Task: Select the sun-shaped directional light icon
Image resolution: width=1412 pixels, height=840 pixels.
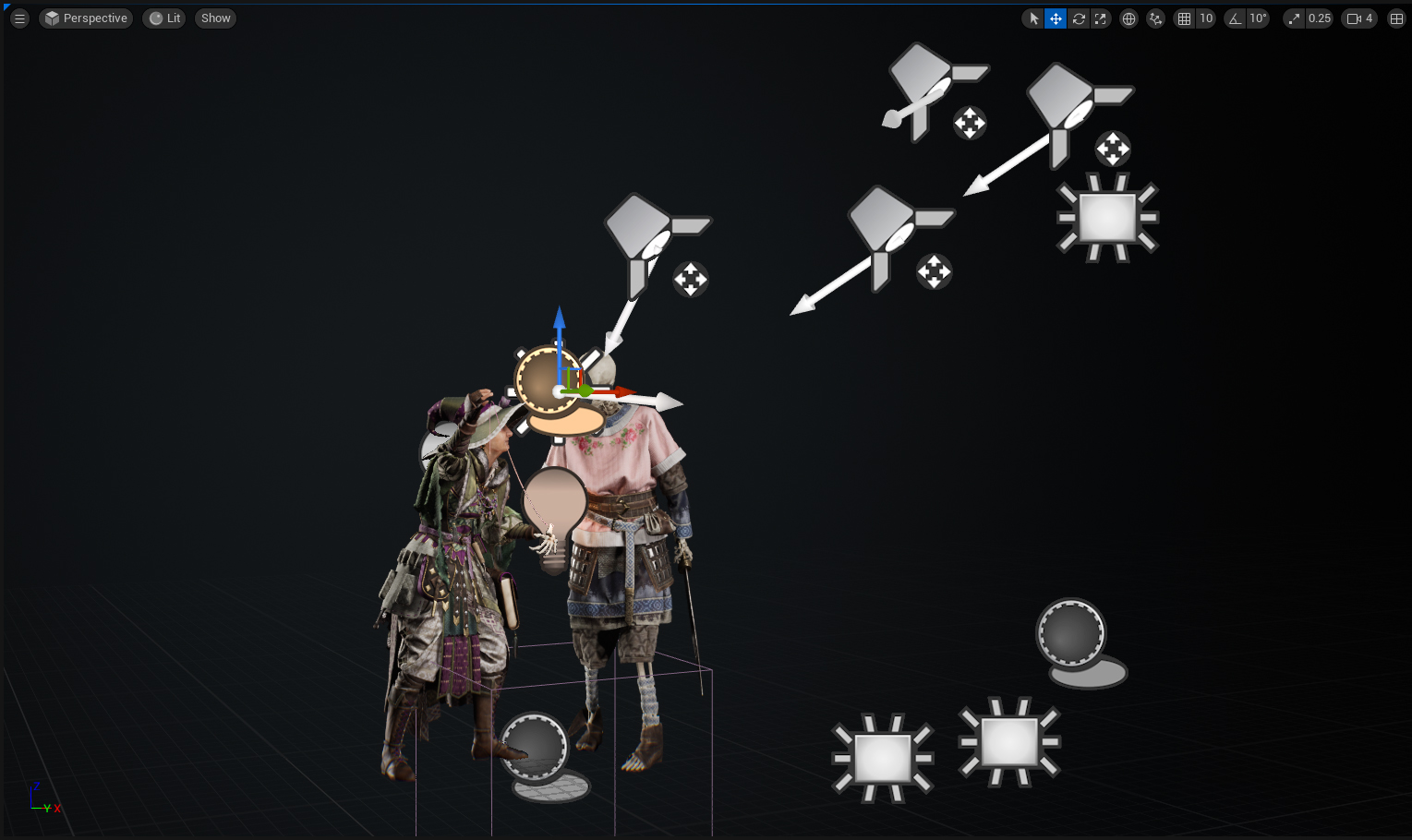Action: tap(1107, 217)
